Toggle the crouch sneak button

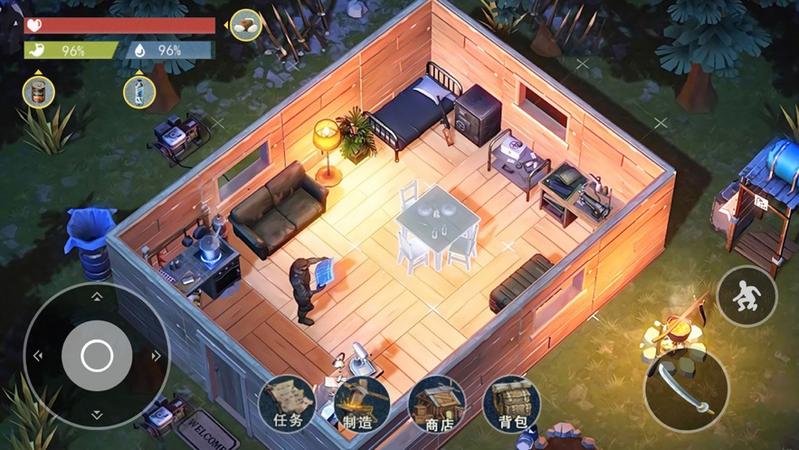pos(746,296)
